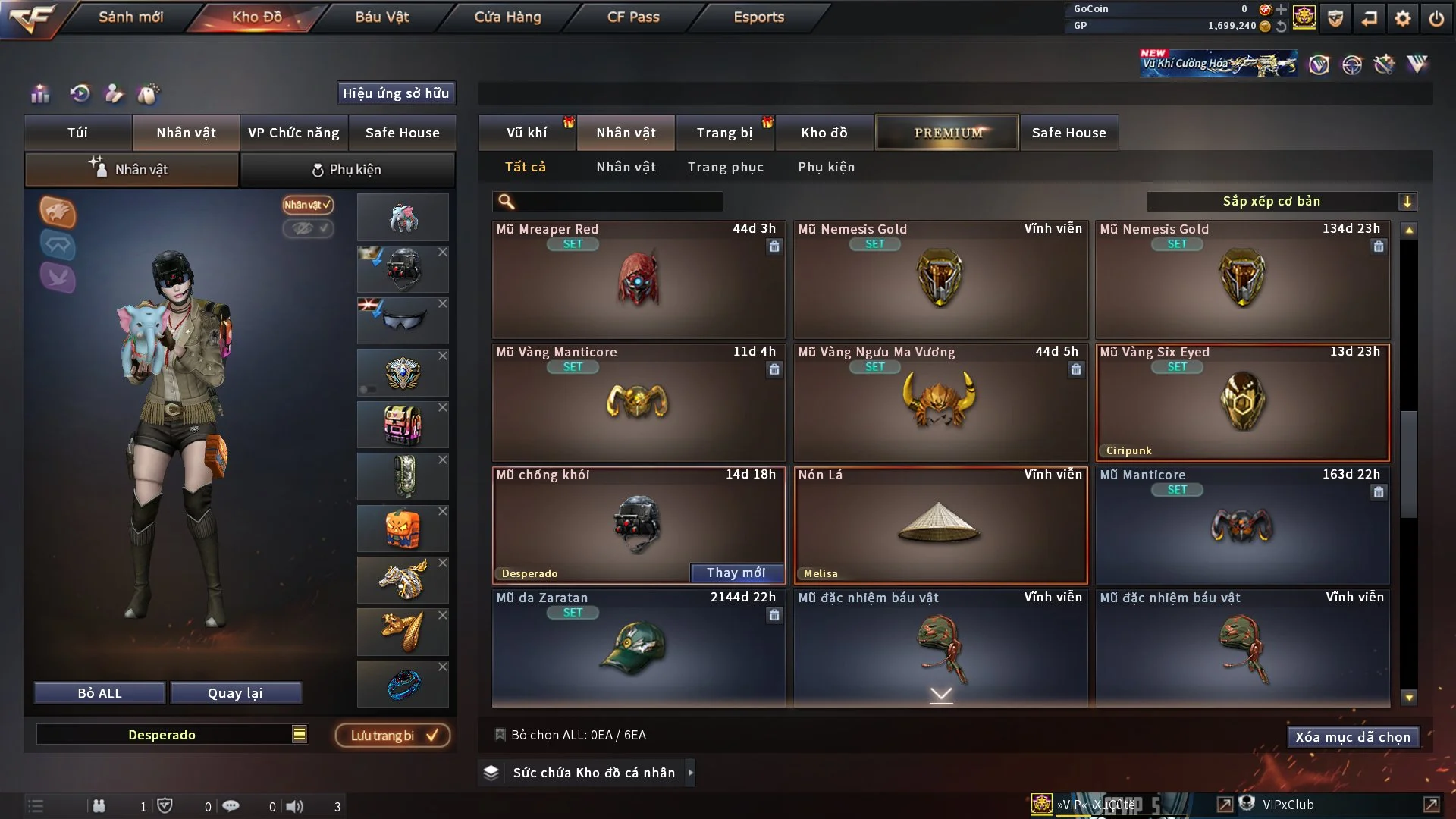
Task: Click the Bỏ ALL button
Action: coord(99,693)
